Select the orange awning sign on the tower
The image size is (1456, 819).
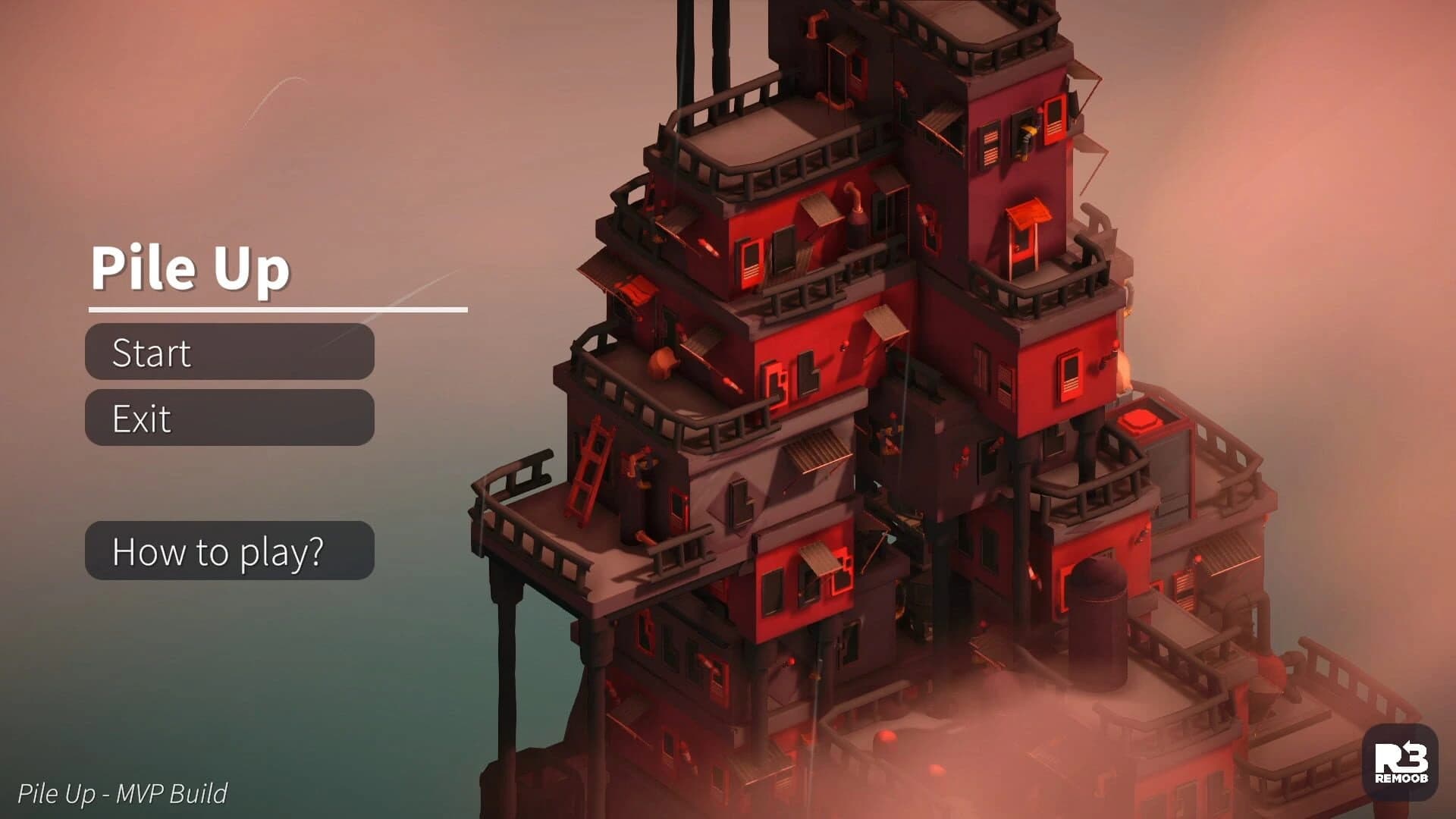point(1029,214)
